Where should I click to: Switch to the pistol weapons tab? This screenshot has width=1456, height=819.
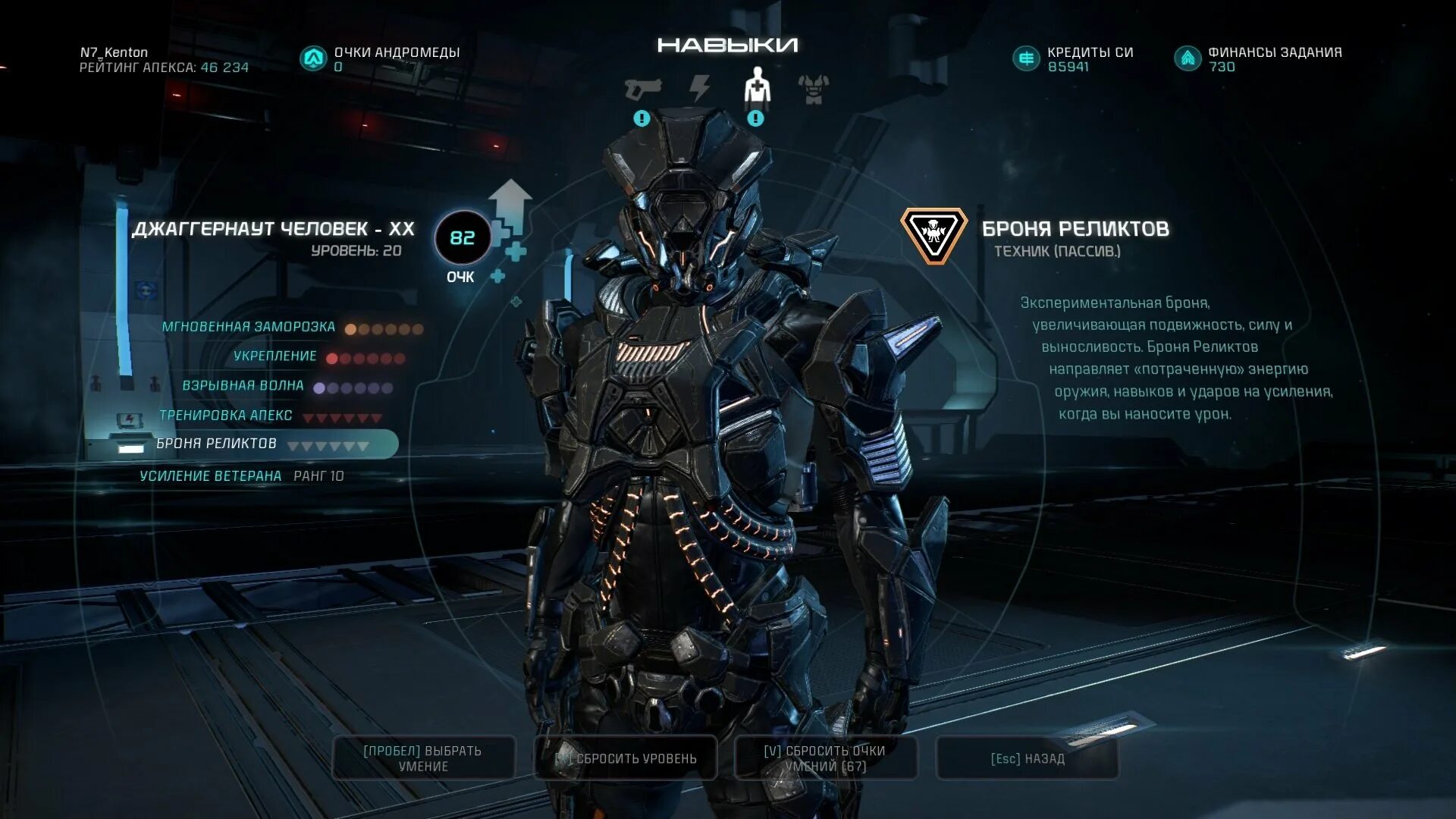[642, 89]
